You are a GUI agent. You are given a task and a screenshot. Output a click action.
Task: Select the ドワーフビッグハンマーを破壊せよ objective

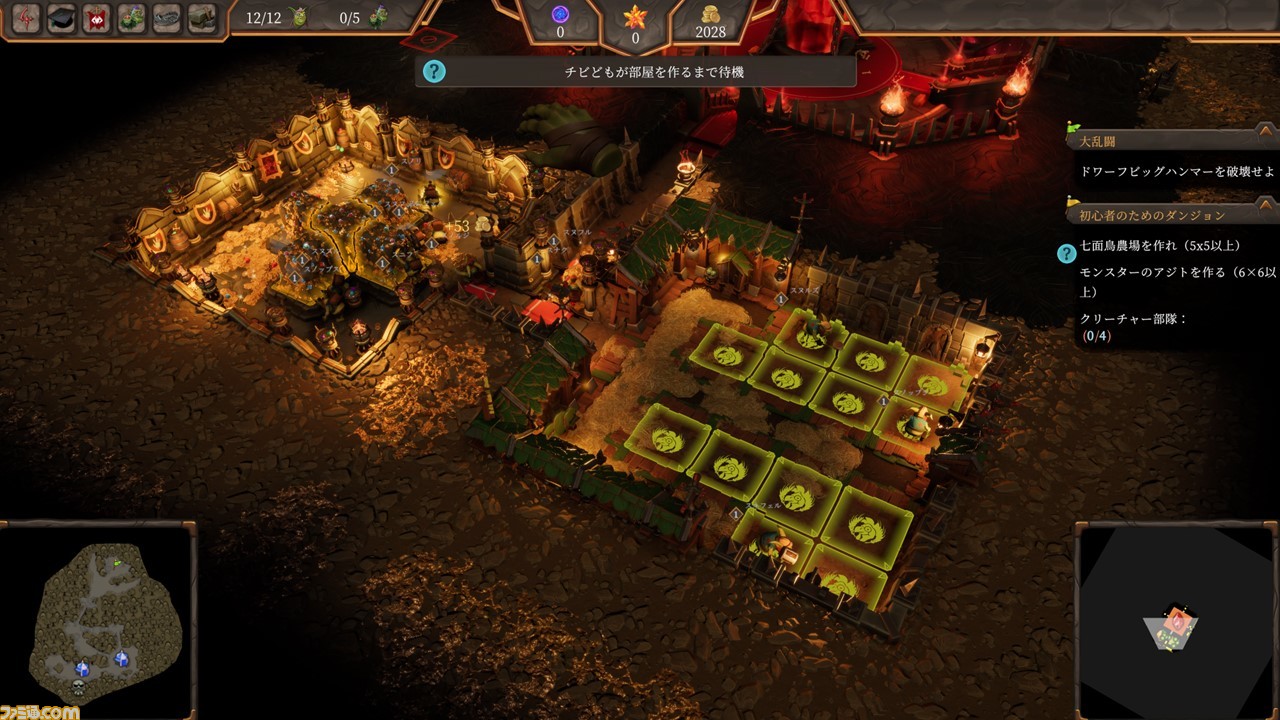point(1176,171)
